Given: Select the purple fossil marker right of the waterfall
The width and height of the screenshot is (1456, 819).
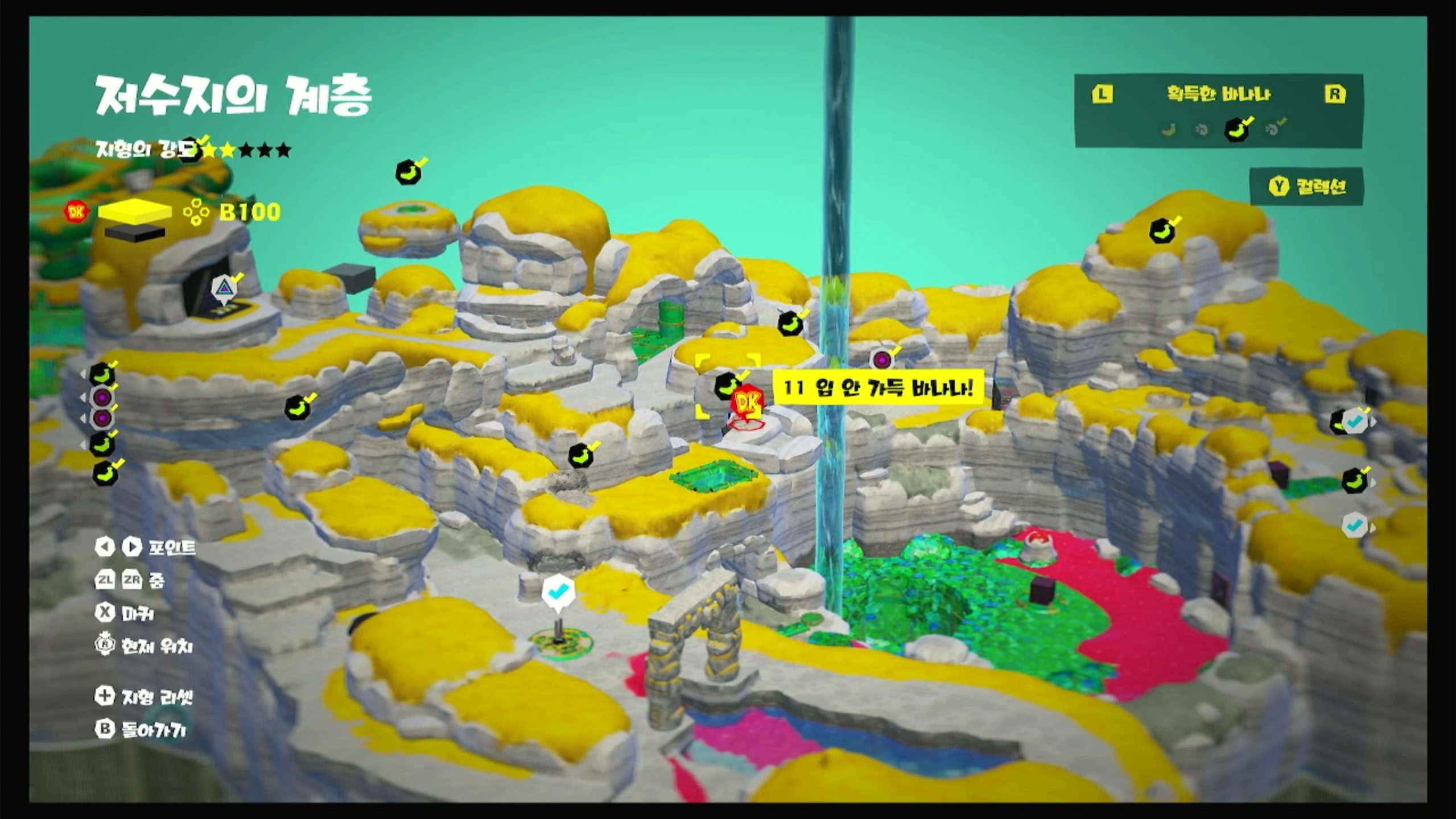Looking at the screenshot, I should (882, 359).
